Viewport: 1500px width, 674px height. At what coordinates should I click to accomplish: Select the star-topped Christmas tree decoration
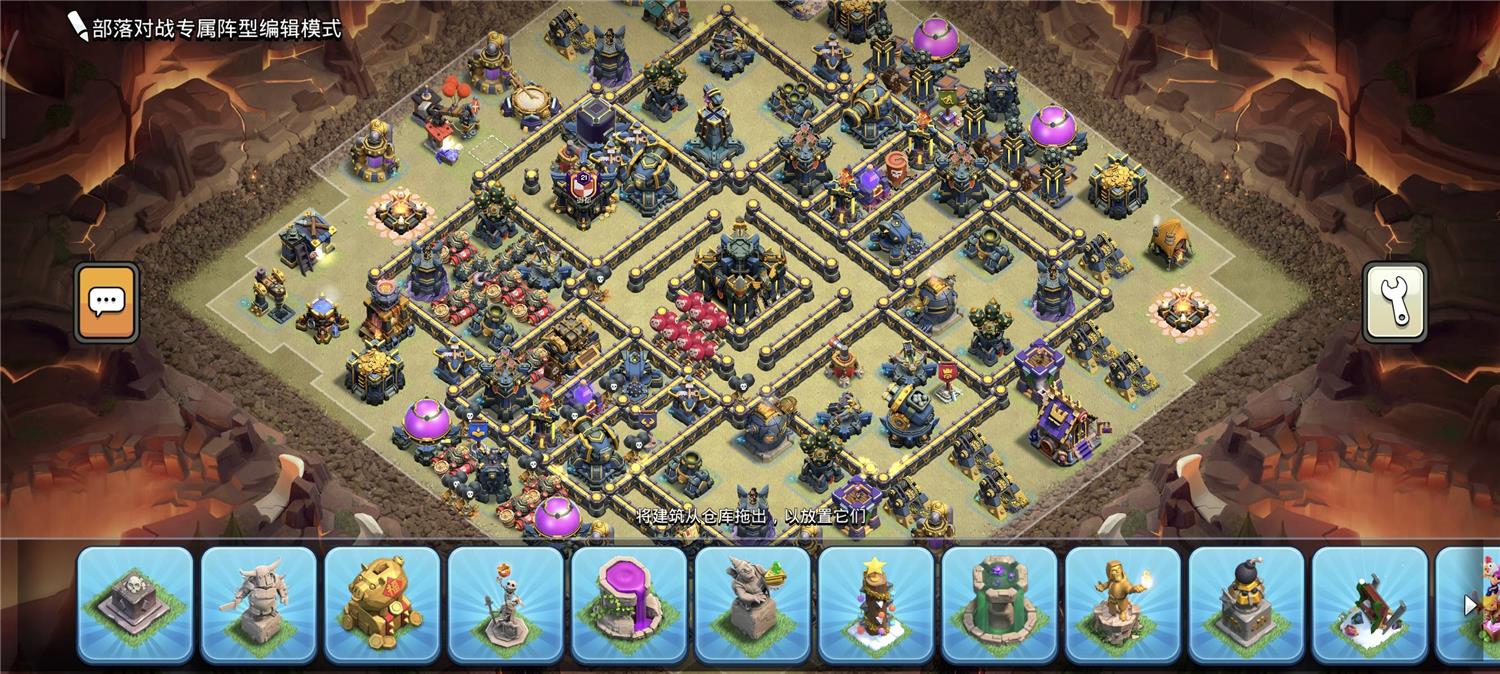(876, 604)
